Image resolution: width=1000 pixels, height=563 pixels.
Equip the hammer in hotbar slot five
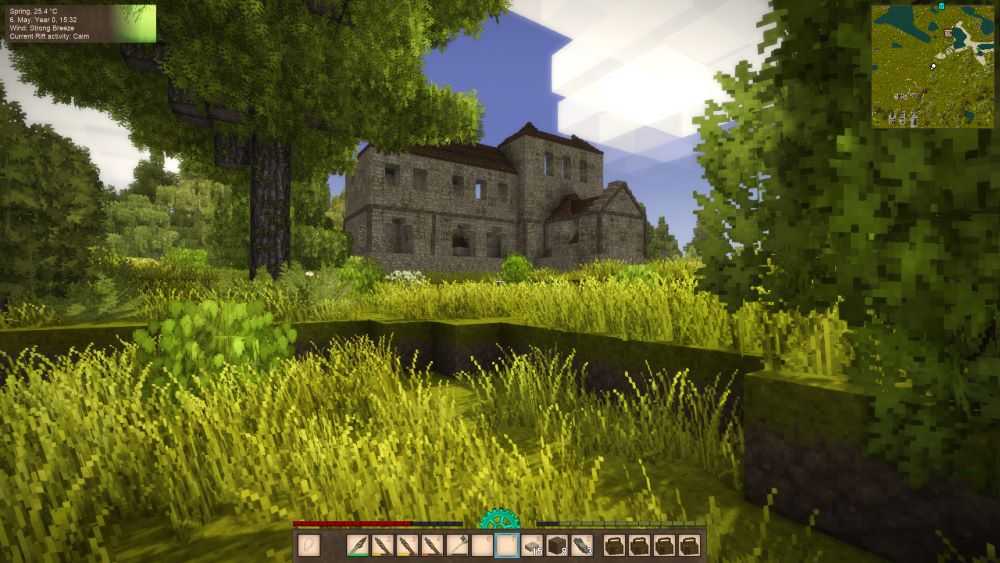(x=458, y=545)
